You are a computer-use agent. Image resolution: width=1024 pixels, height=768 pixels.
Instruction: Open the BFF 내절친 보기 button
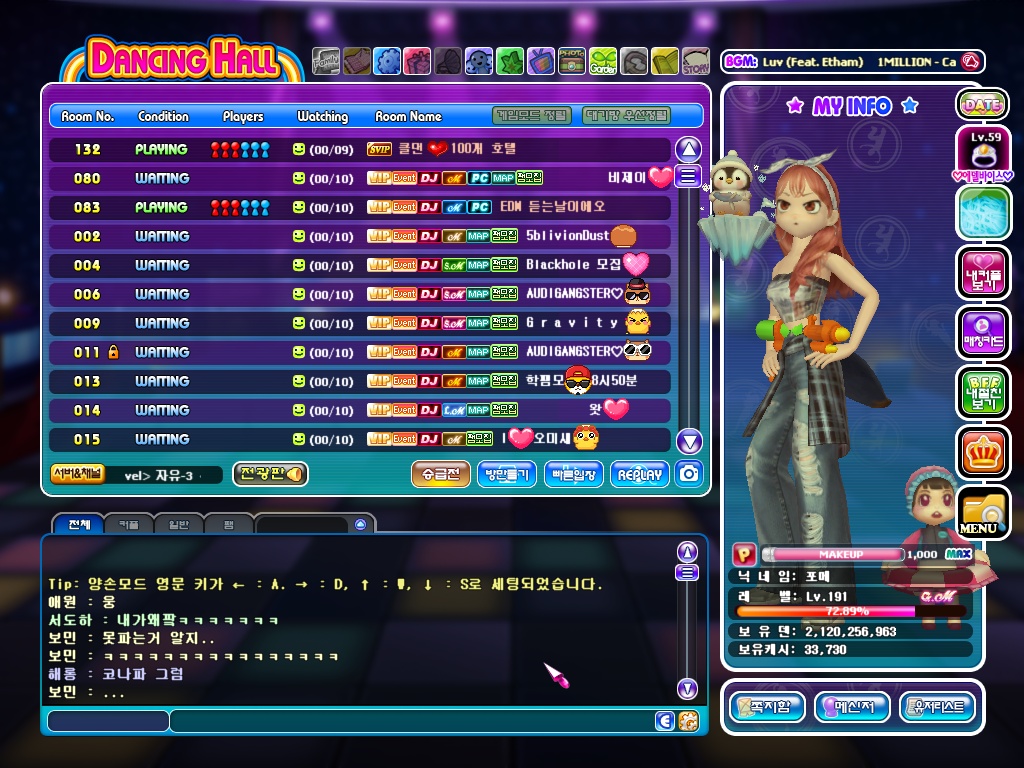(981, 392)
